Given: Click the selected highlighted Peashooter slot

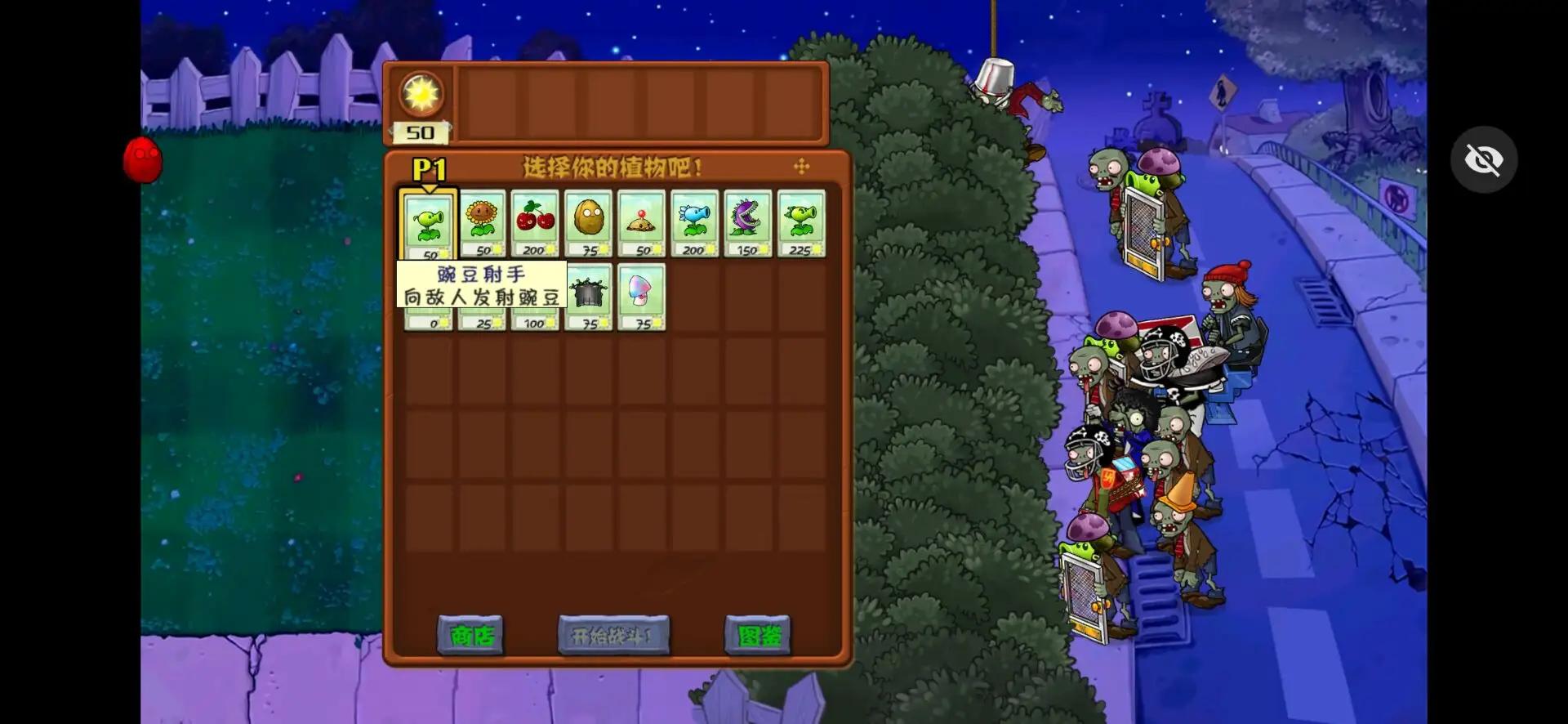Looking at the screenshot, I should pos(427,221).
